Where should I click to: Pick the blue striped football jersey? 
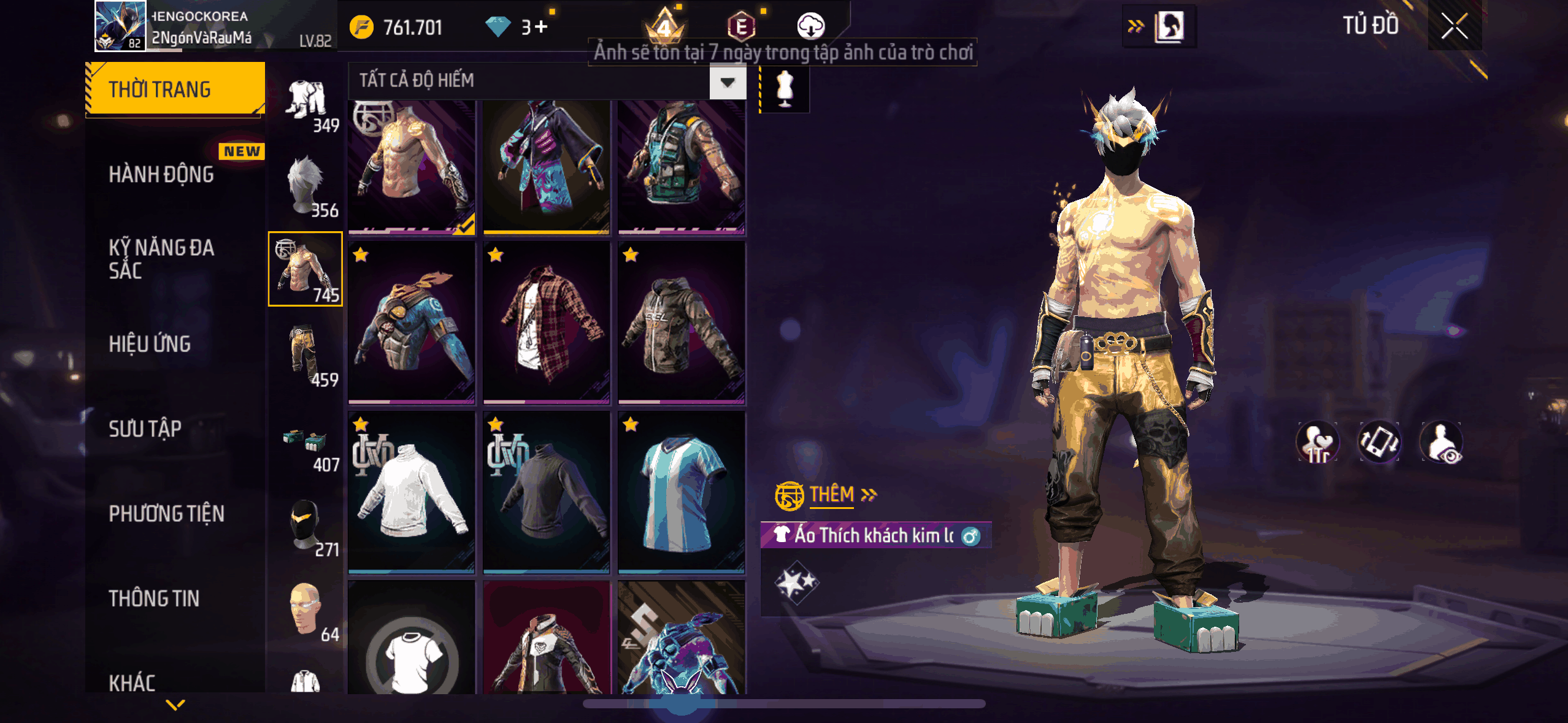681,493
